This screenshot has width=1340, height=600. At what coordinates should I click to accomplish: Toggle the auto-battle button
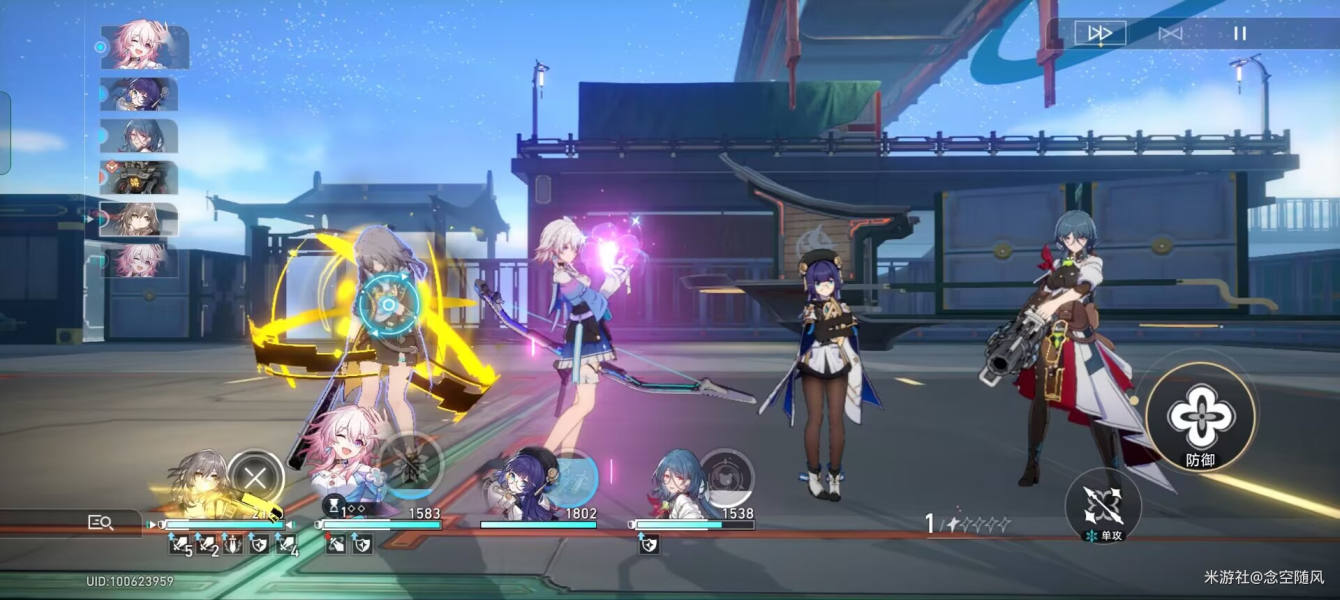(1170, 33)
